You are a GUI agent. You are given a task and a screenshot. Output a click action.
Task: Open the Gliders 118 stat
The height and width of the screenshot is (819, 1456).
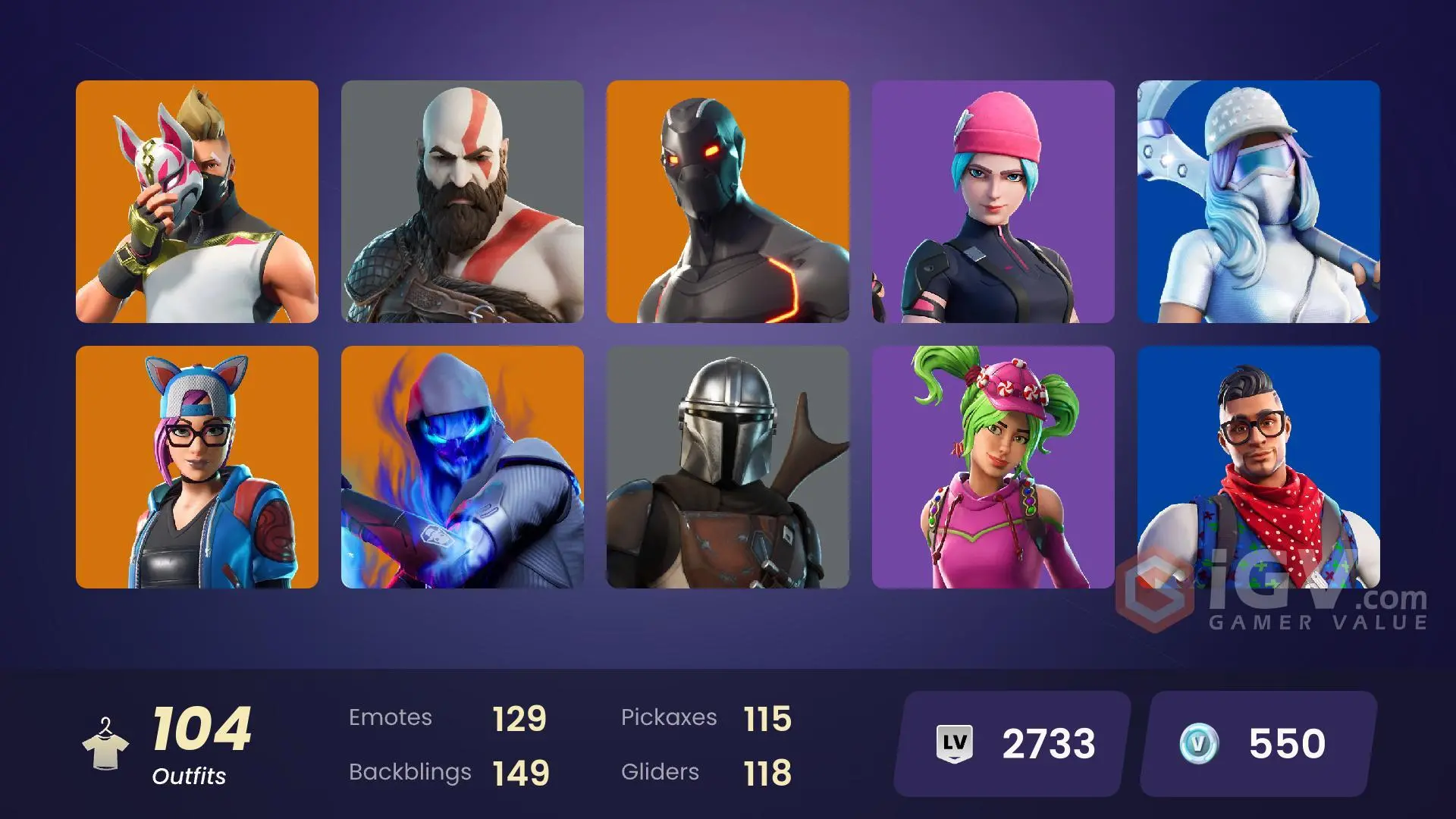[705, 772]
